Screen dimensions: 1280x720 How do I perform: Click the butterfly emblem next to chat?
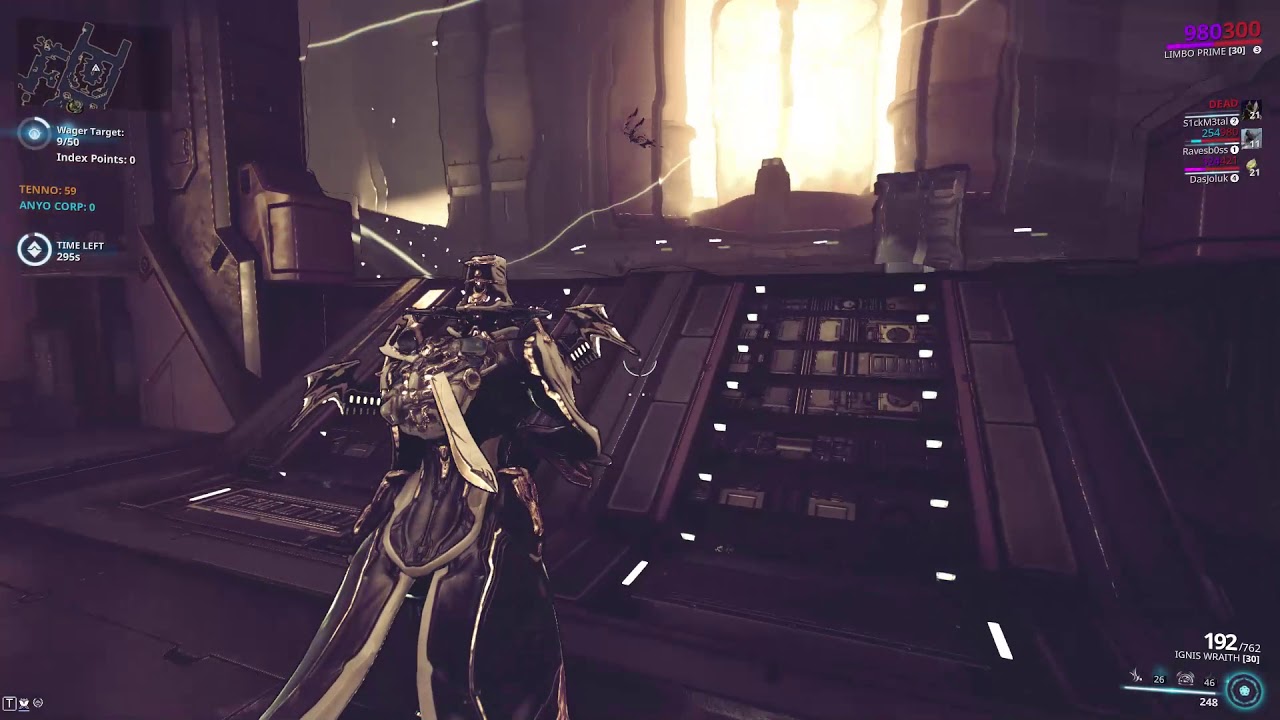pos(24,703)
